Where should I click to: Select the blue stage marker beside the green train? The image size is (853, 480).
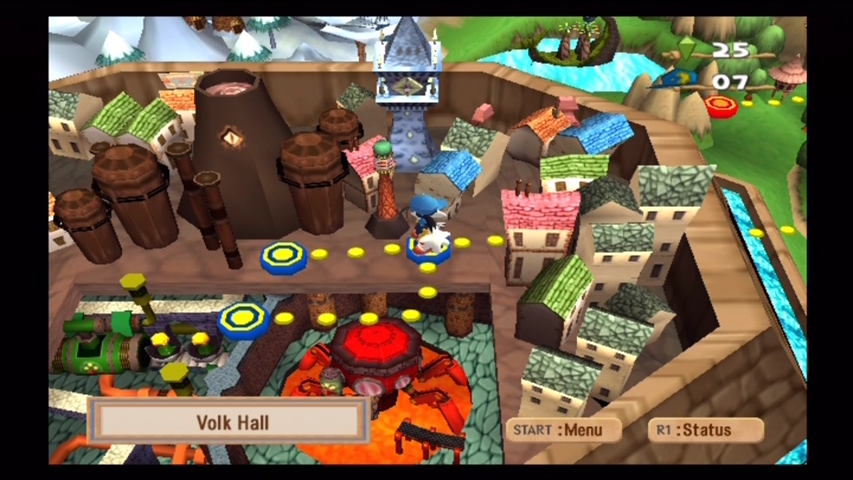coord(243,320)
